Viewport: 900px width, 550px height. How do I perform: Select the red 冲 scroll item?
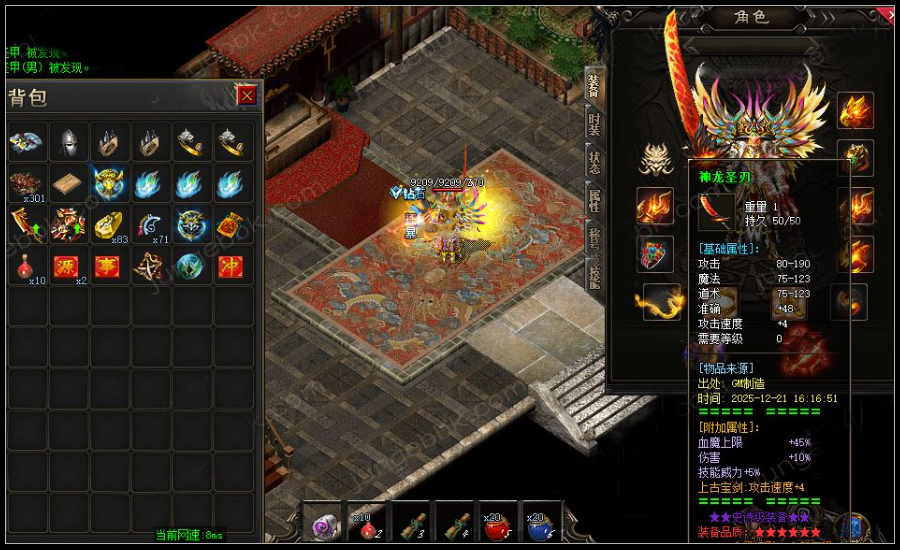[x=232, y=267]
